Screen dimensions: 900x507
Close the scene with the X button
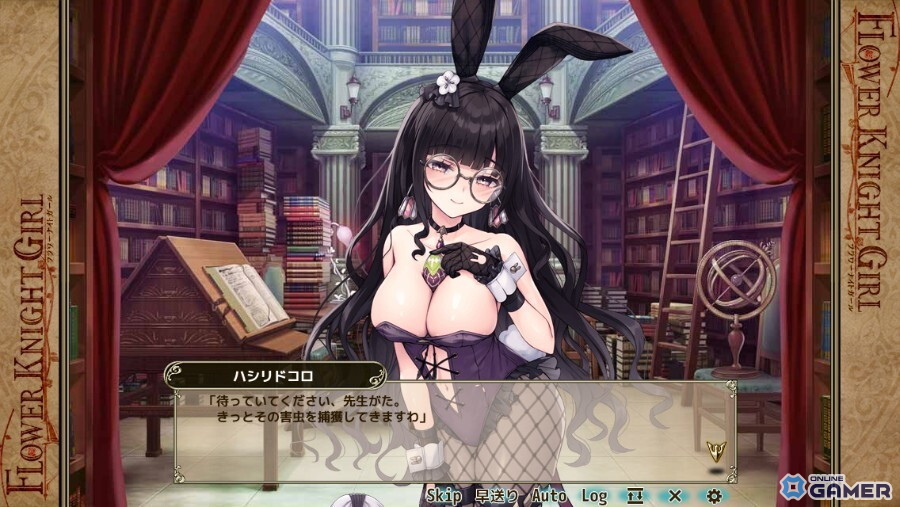pyautogui.click(x=675, y=495)
